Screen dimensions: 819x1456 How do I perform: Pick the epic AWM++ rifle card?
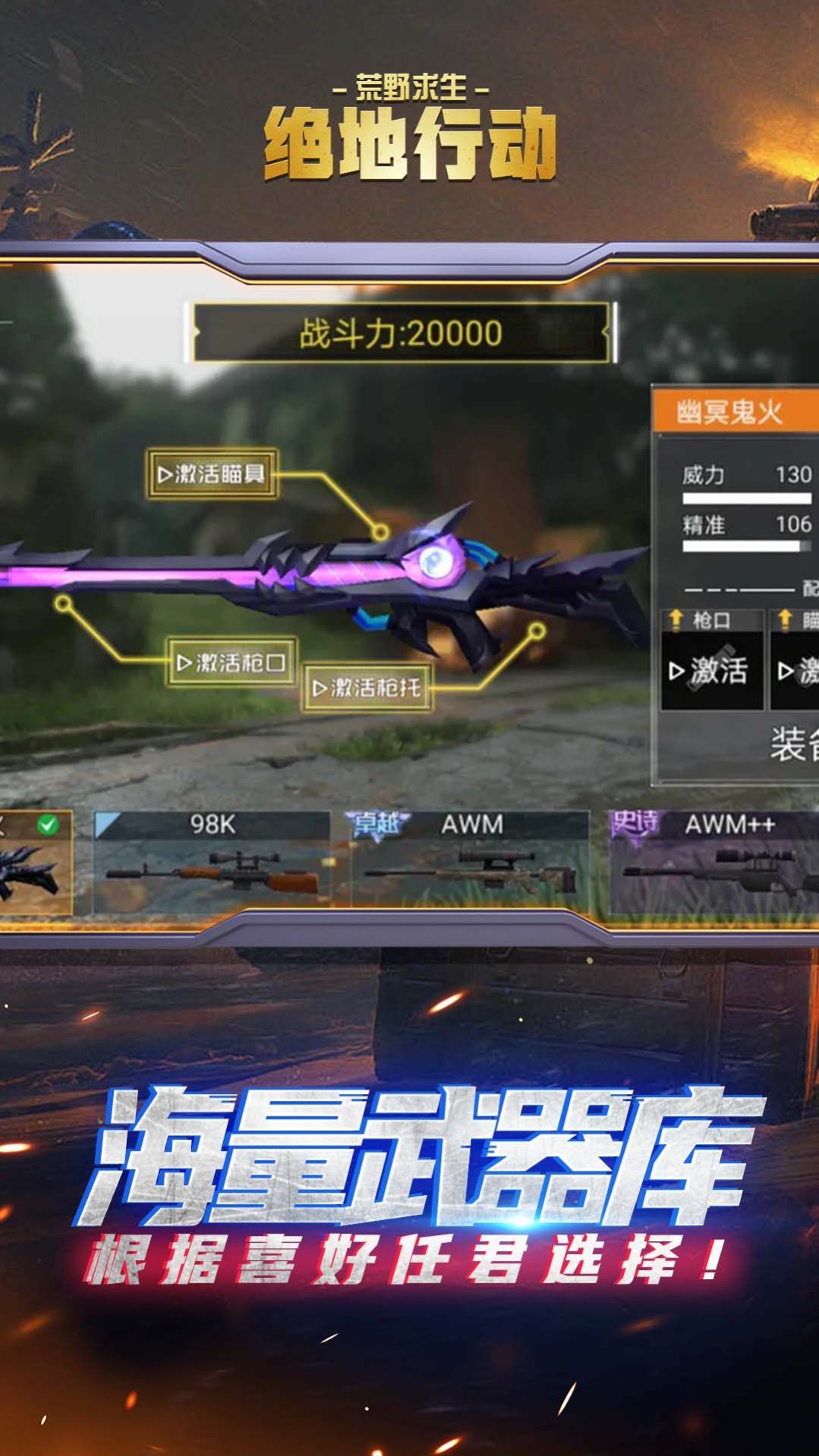pyautogui.click(x=713, y=863)
